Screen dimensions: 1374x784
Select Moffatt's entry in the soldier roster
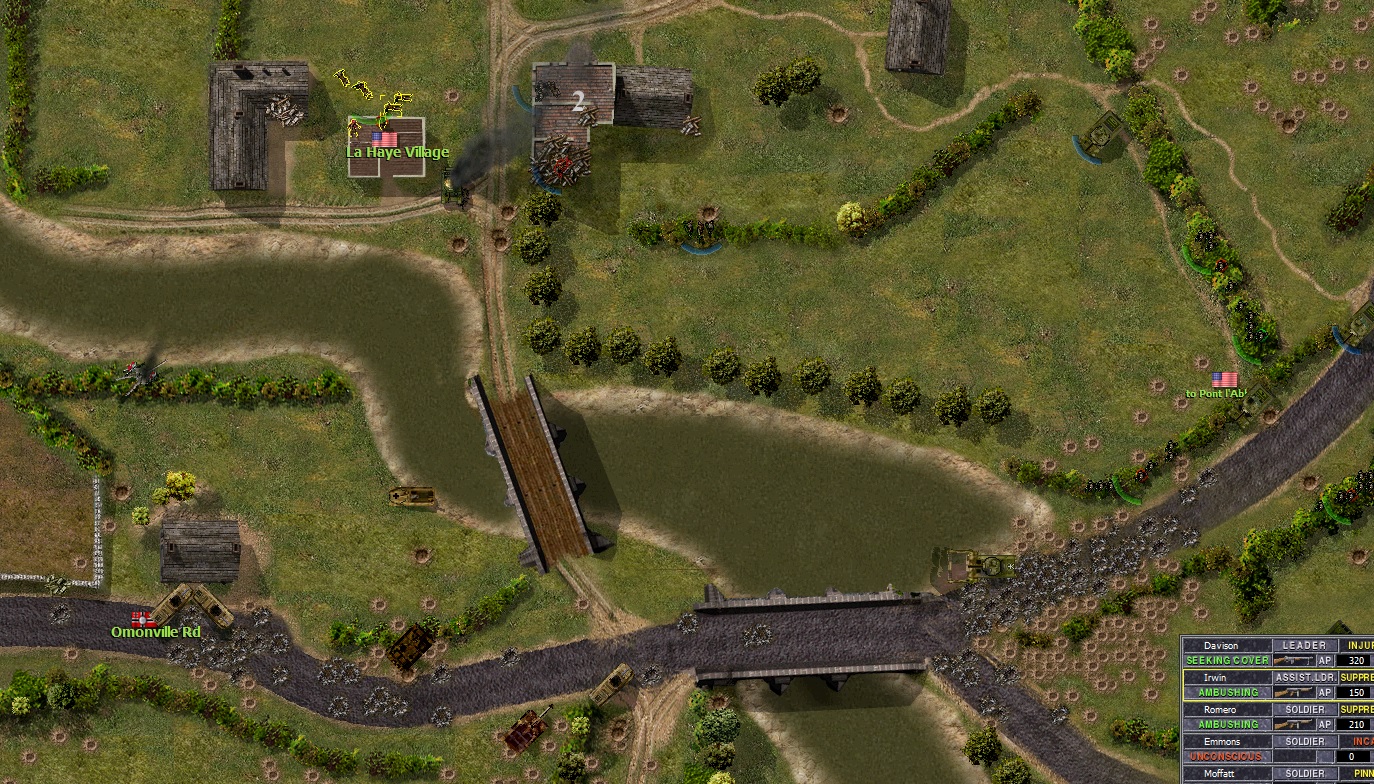point(1219,773)
